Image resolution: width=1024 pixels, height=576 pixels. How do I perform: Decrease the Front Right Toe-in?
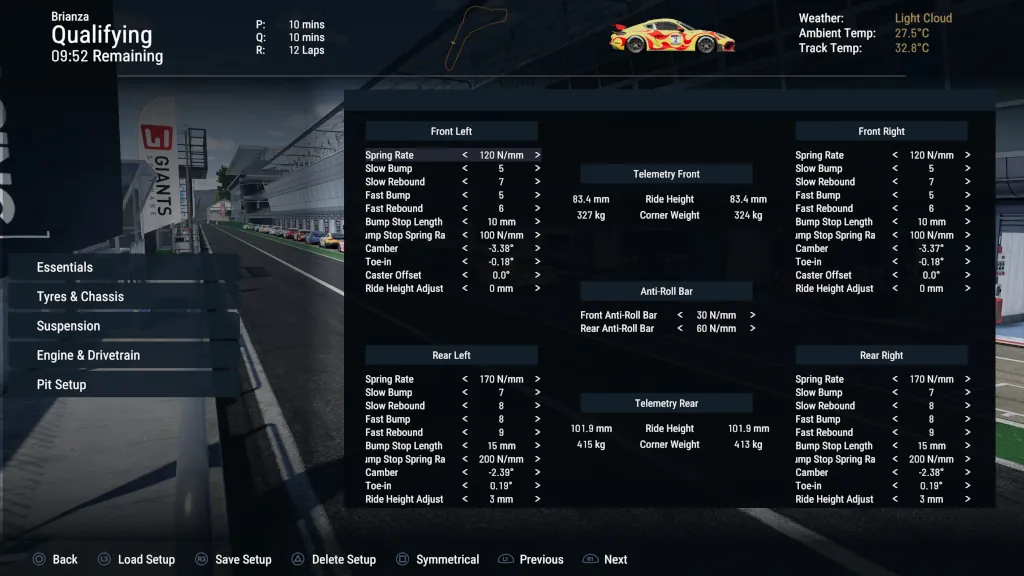click(894, 262)
